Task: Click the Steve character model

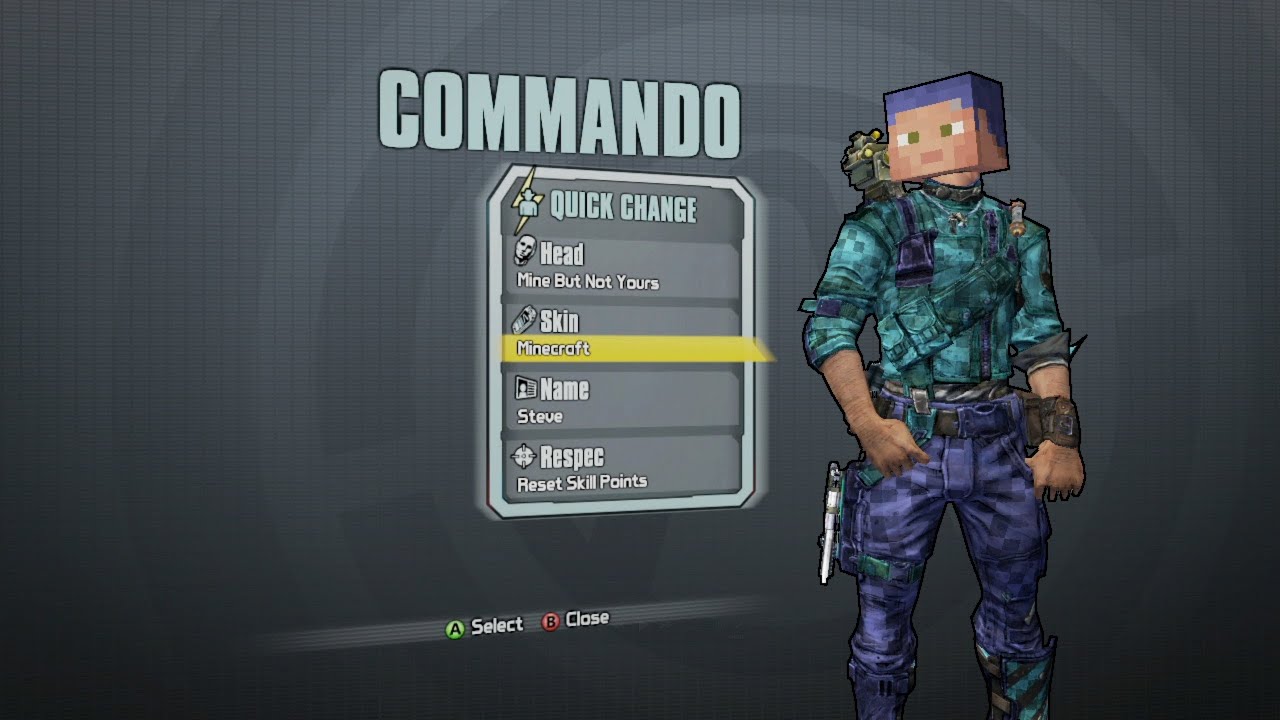Action: click(x=930, y=400)
